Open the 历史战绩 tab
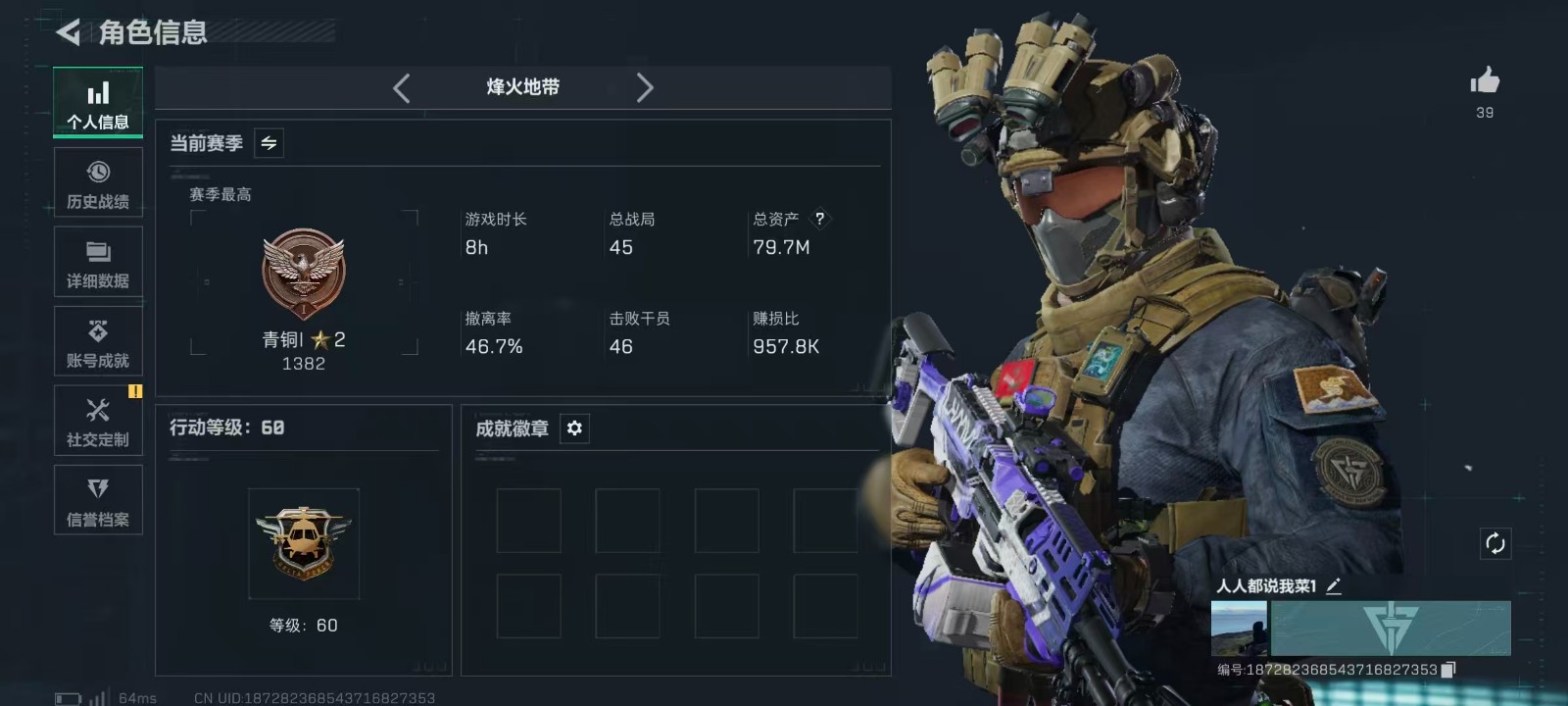 click(x=98, y=182)
